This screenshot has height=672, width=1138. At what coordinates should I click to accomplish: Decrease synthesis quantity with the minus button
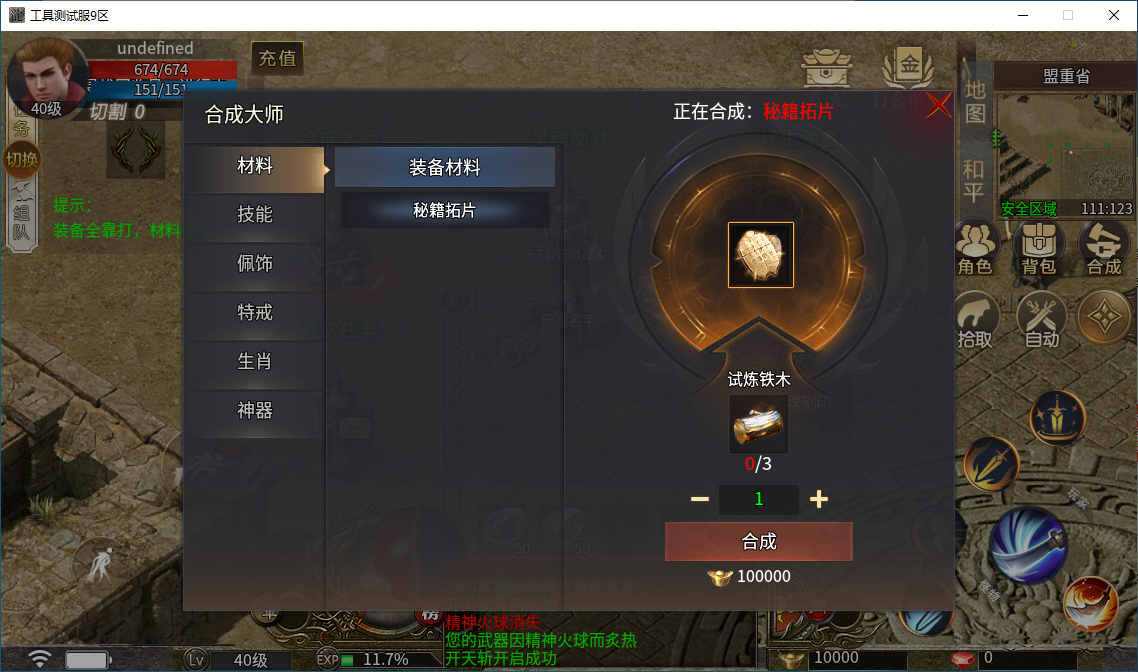pos(700,499)
